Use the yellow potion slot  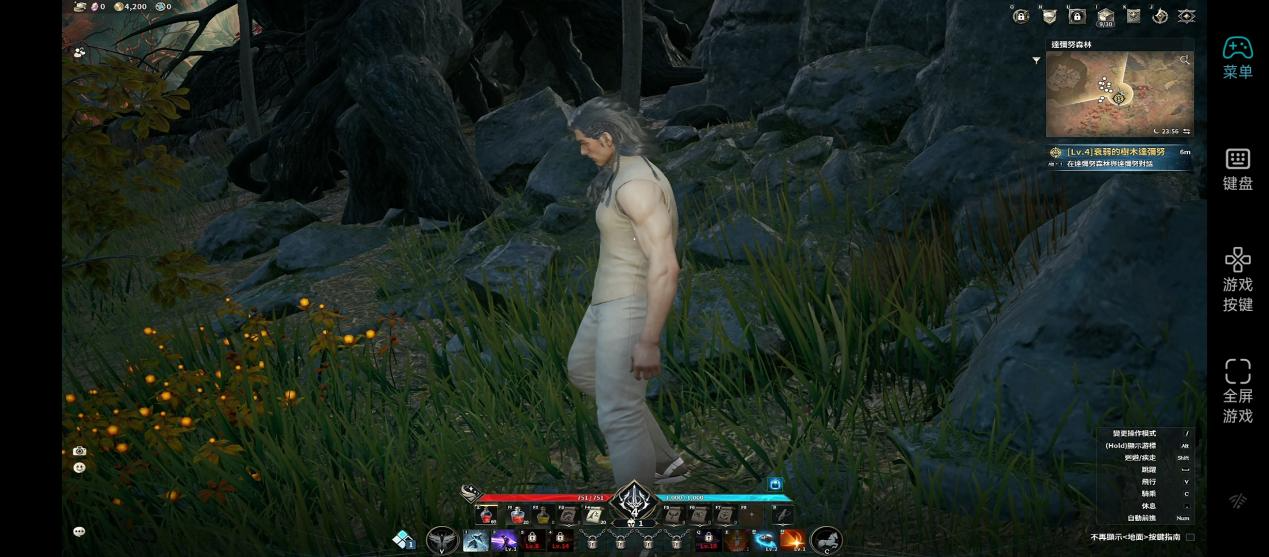(x=543, y=515)
